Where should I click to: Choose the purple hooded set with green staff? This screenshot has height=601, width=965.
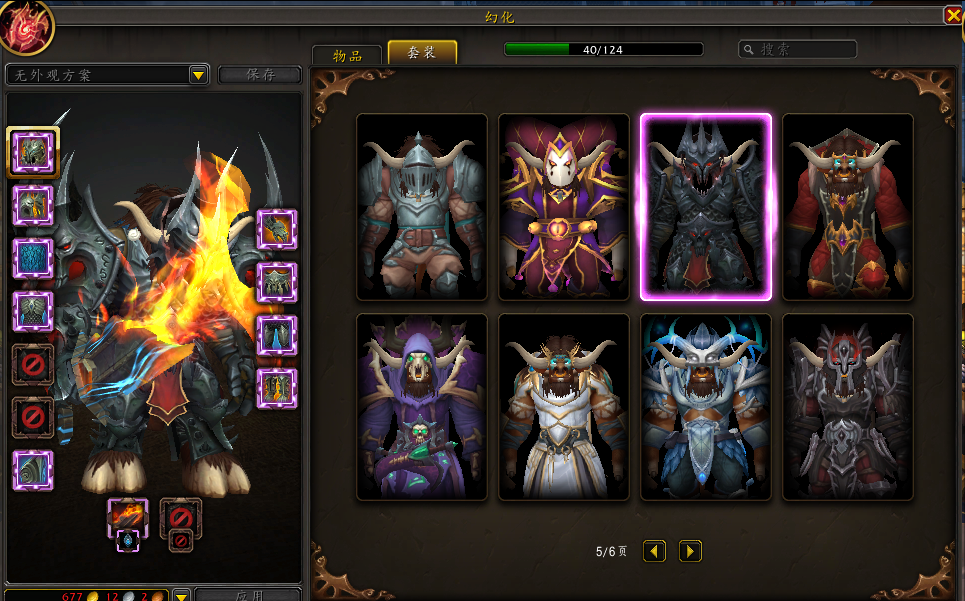click(x=422, y=407)
